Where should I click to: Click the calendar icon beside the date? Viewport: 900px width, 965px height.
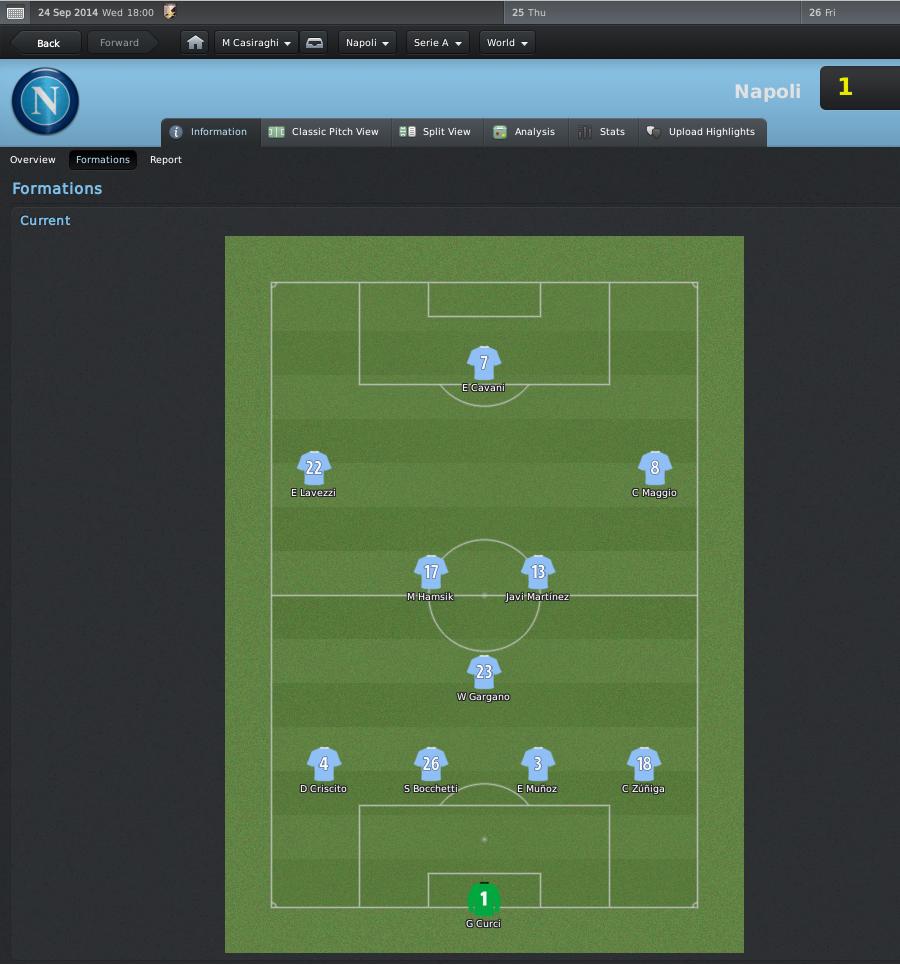click(15, 13)
